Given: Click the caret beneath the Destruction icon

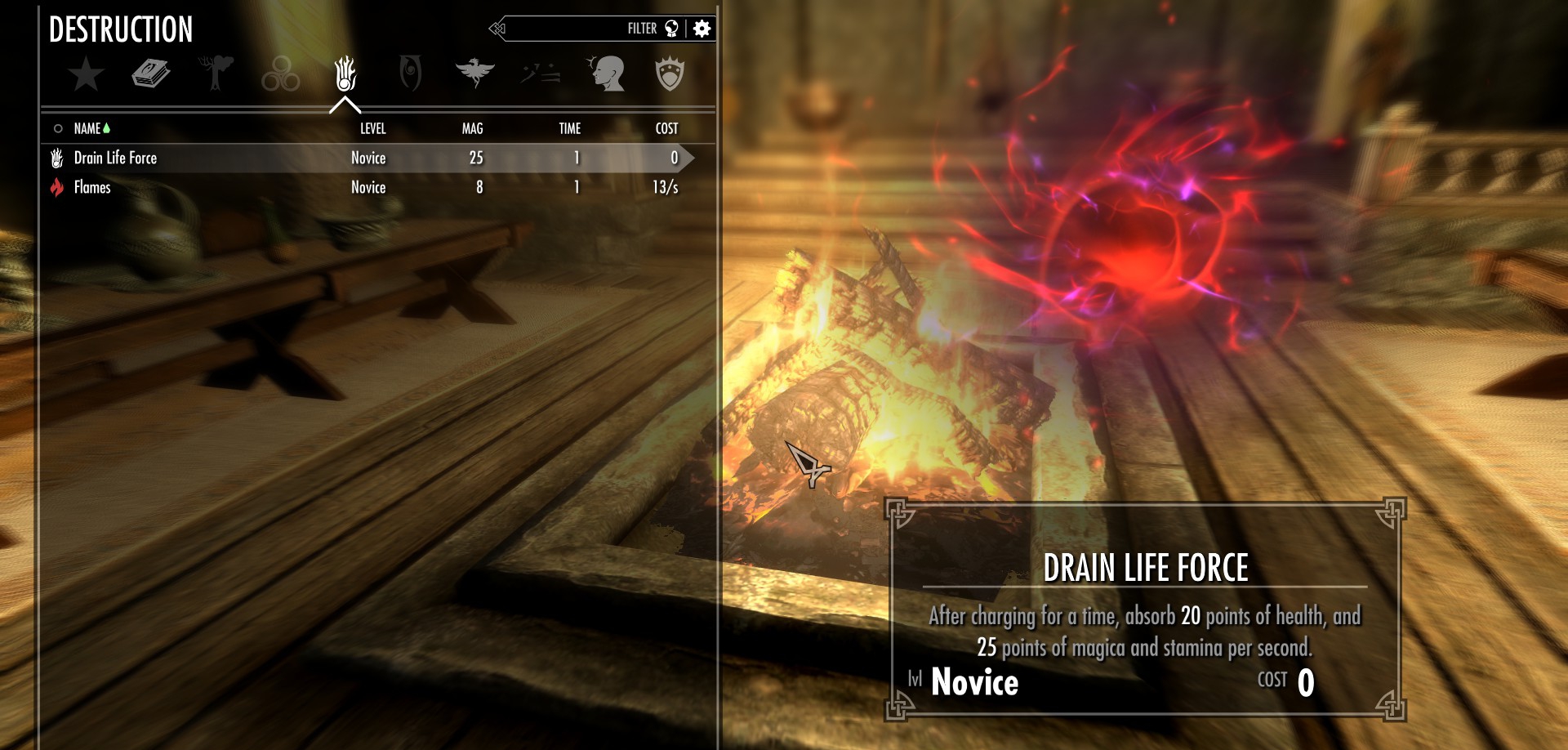Looking at the screenshot, I should tap(345, 104).
